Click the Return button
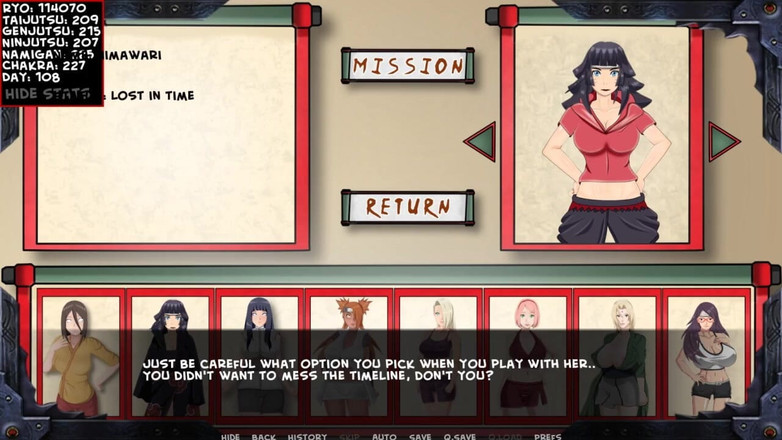Image resolution: width=782 pixels, height=440 pixels. tap(408, 208)
